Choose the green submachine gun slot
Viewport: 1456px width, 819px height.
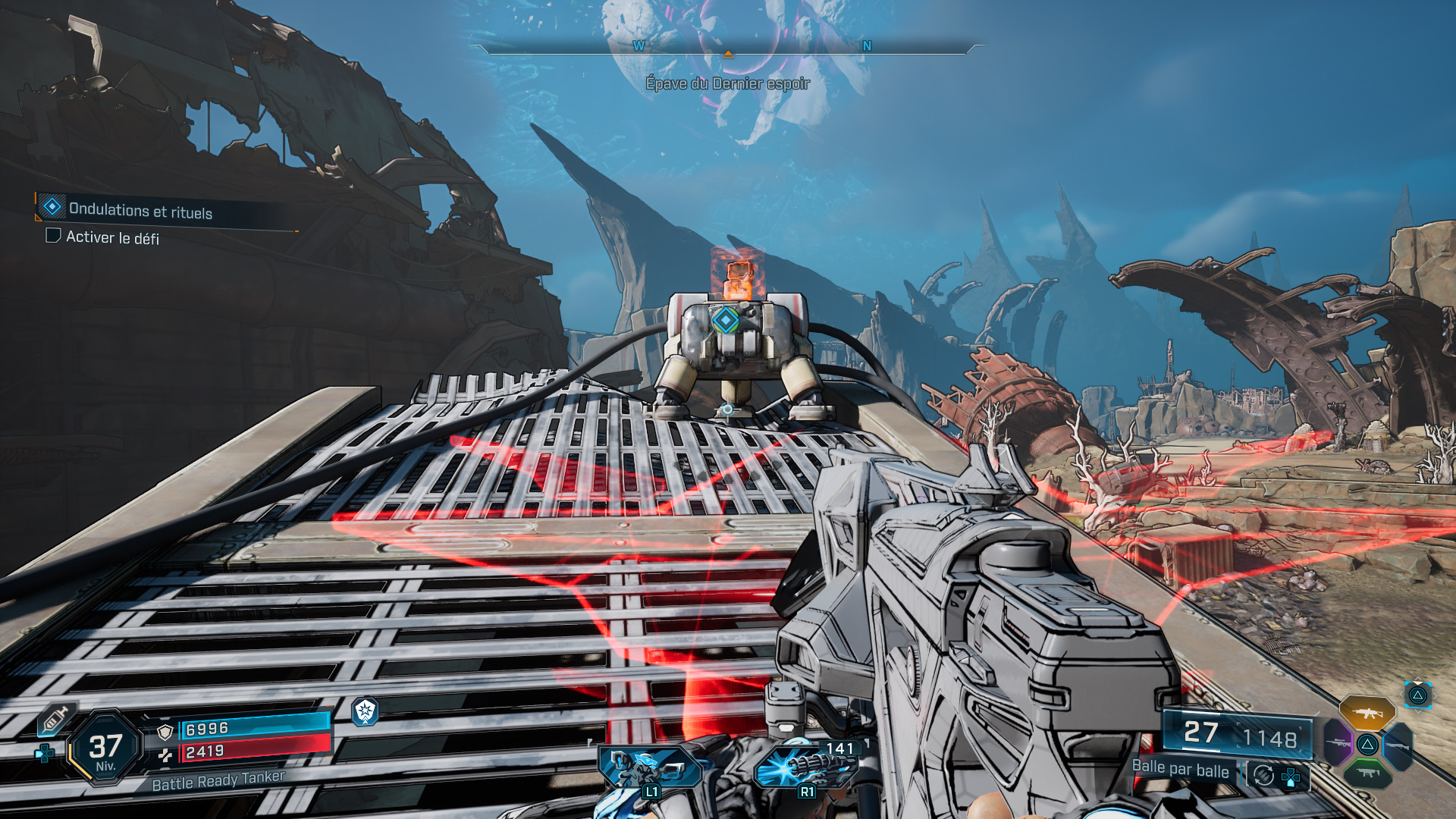(1367, 773)
